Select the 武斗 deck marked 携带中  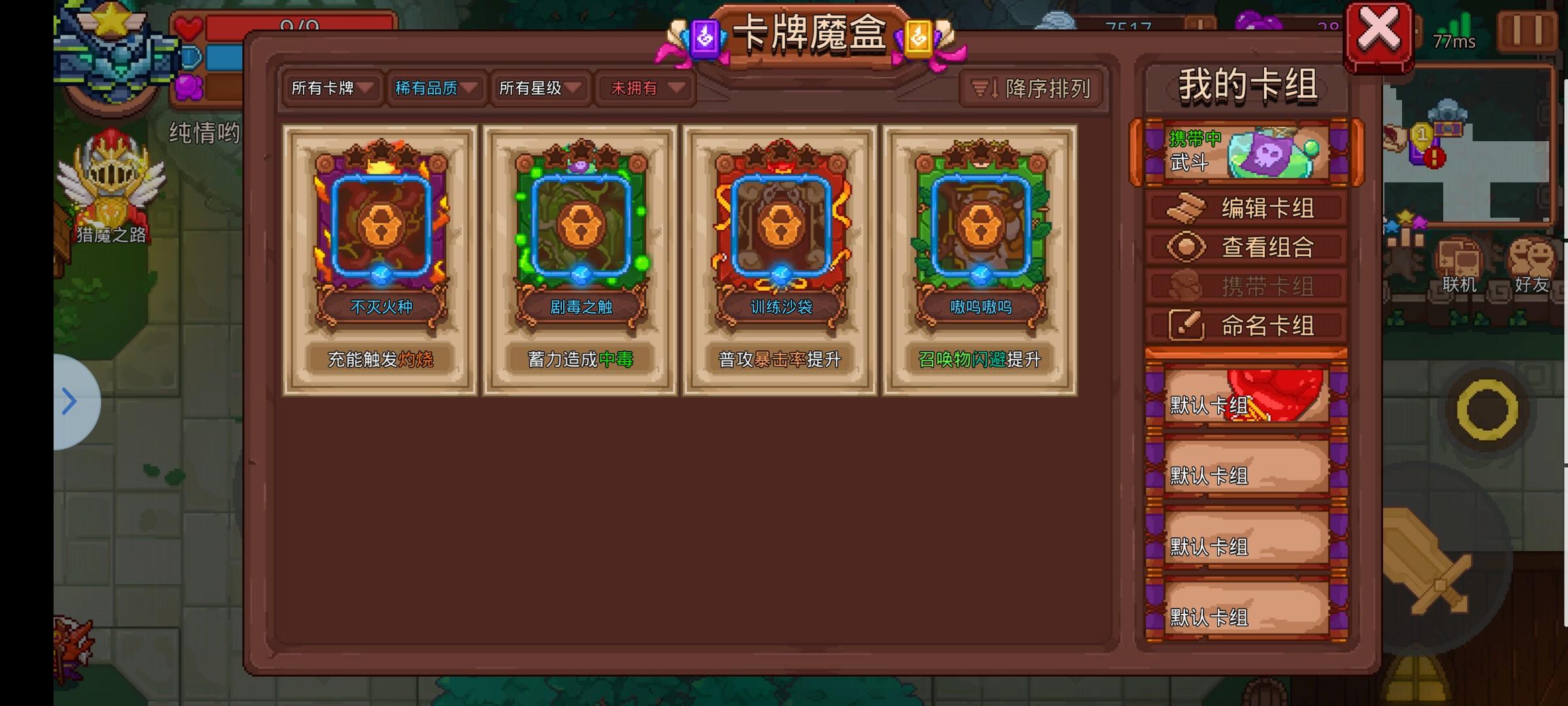[x=1245, y=152]
